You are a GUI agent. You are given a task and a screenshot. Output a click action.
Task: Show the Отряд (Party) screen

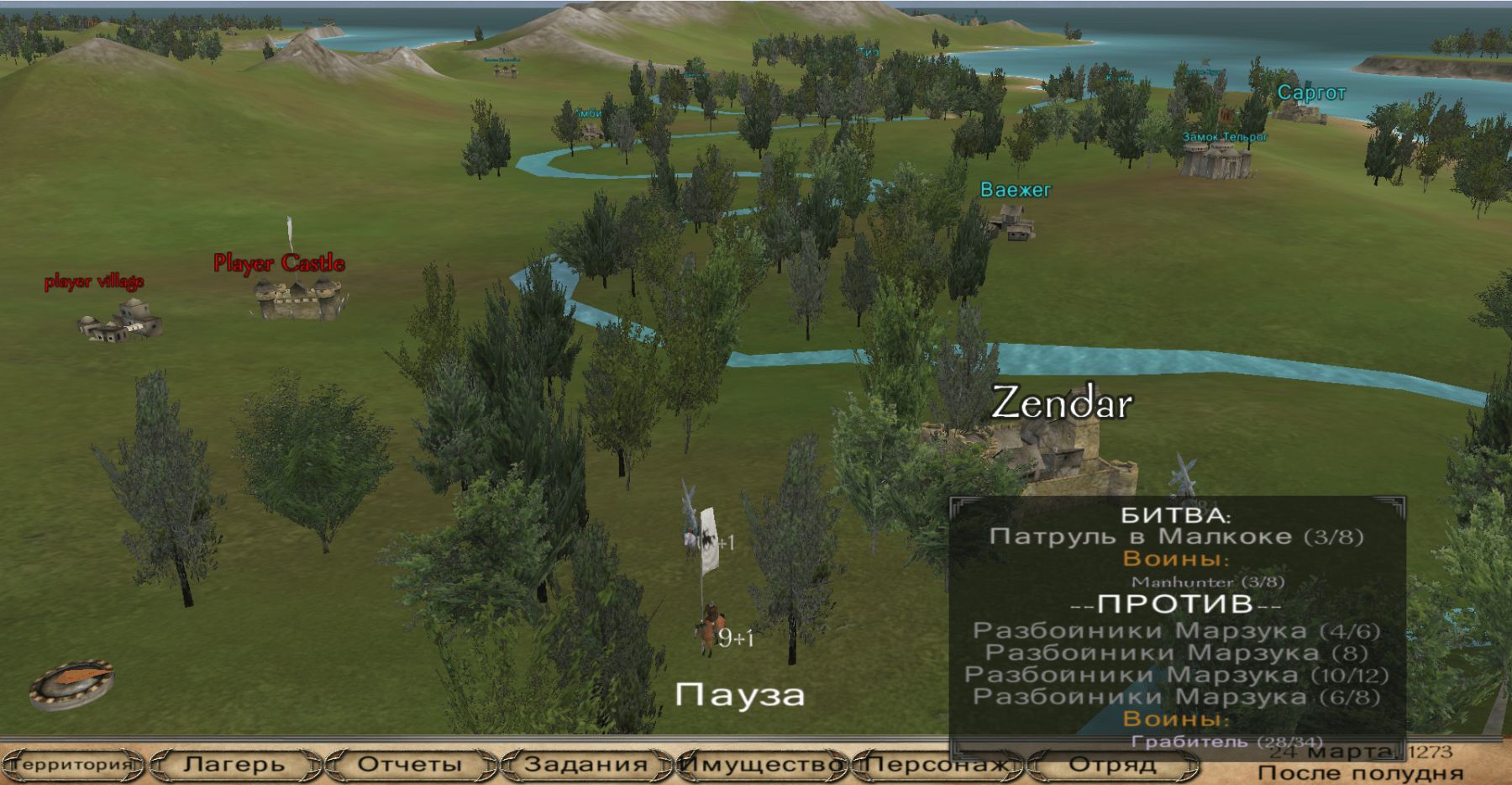1111,765
